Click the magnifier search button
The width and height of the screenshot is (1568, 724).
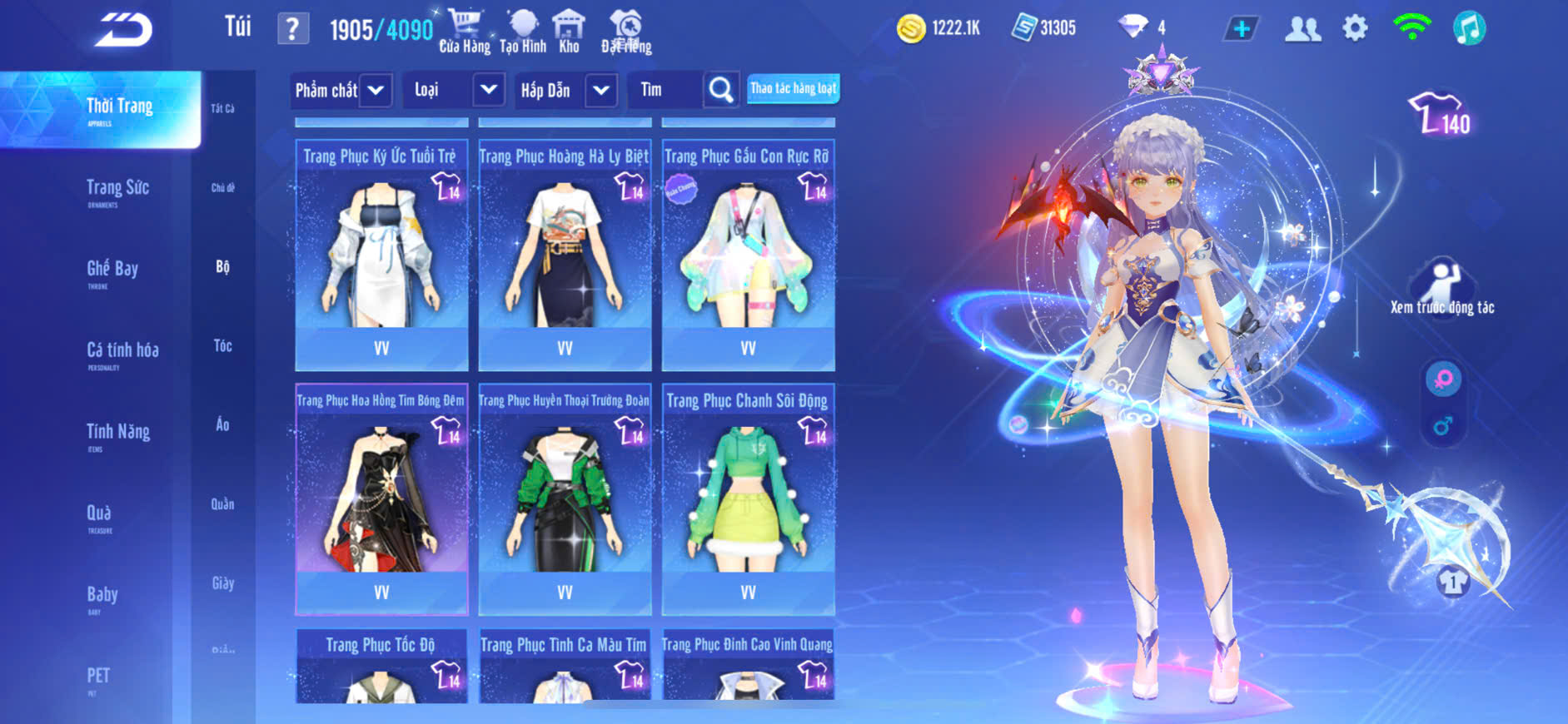click(721, 90)
